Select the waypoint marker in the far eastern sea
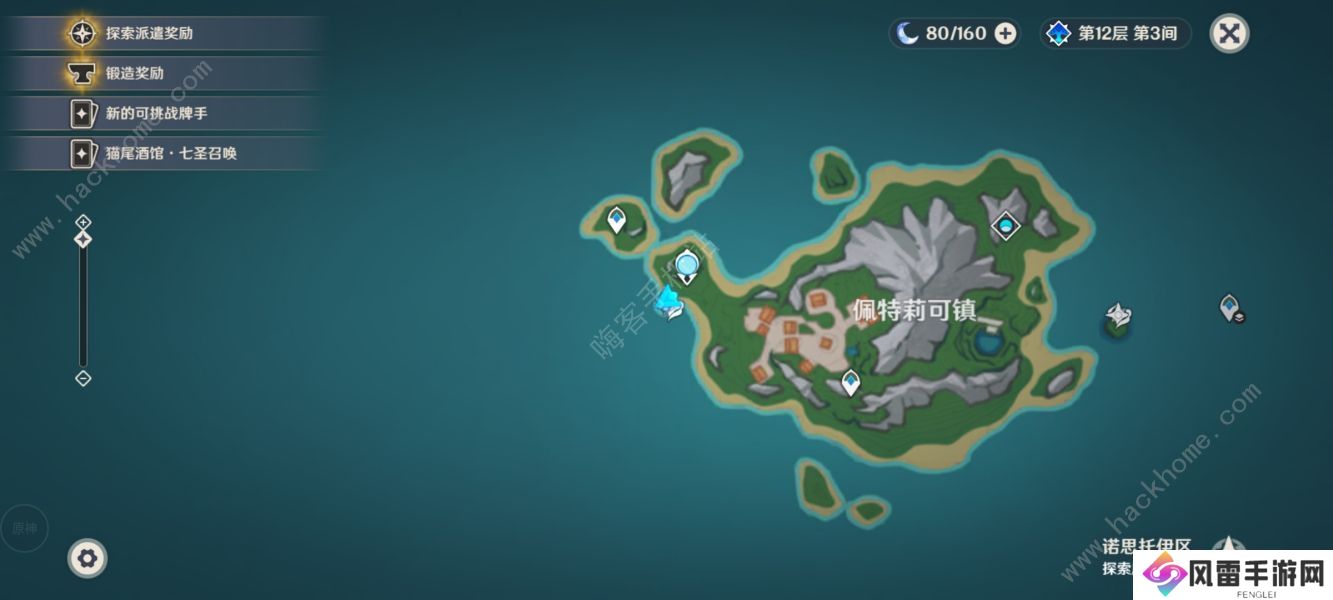This screenshot has width=1333, height=600. 1230,306
